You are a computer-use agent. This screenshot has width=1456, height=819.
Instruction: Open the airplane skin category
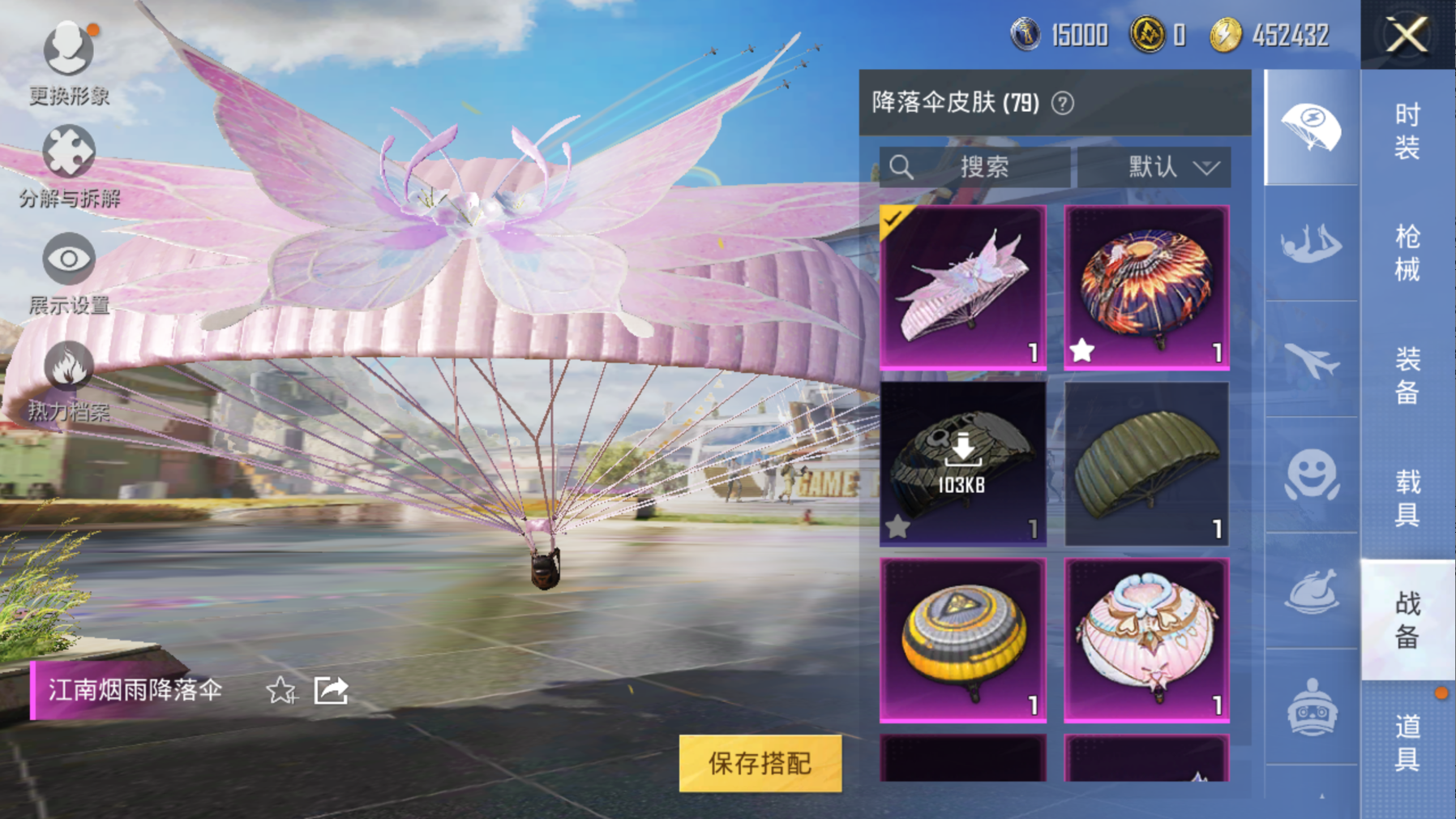(x=1311, y=360)
